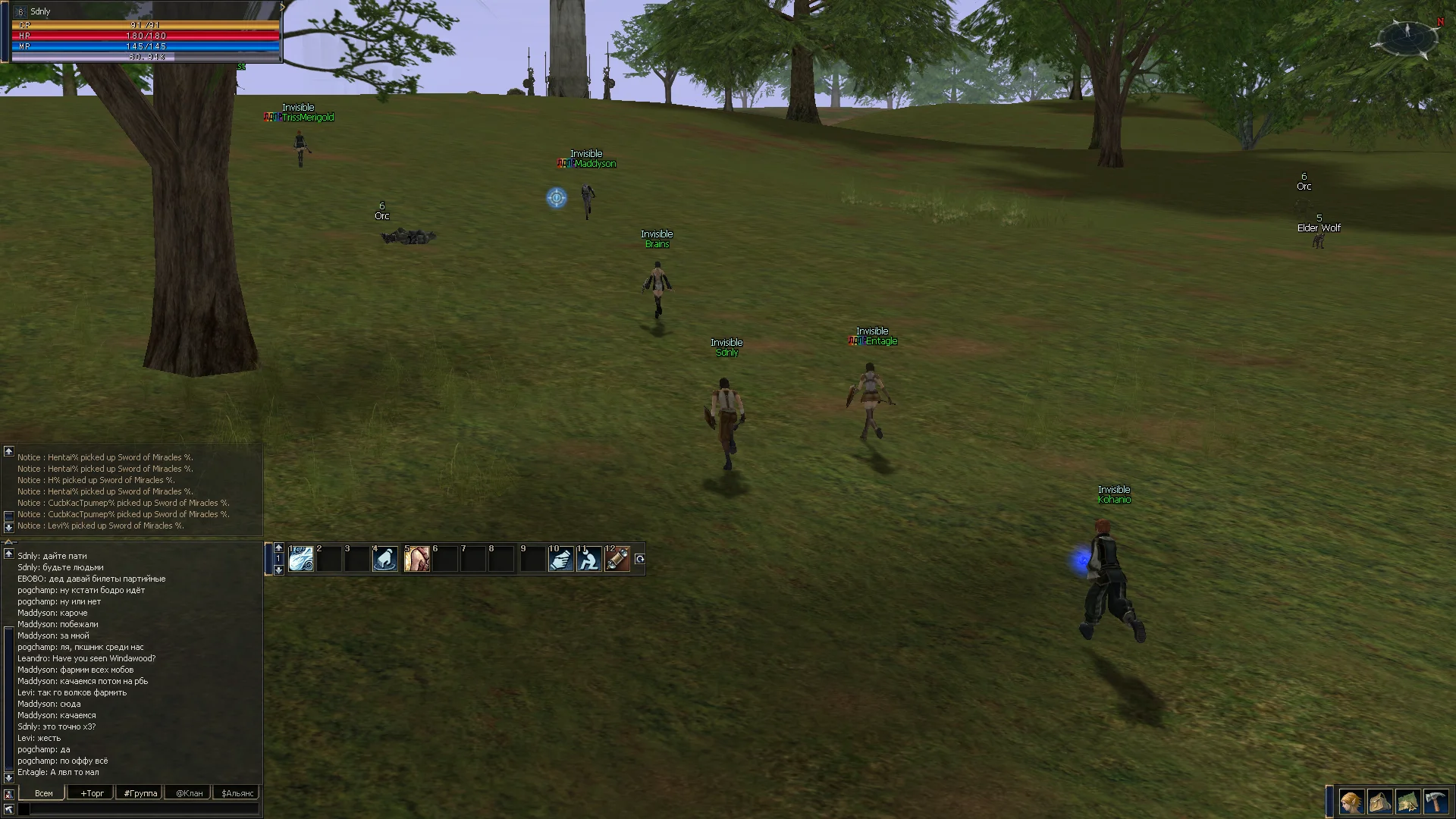Use the pointing hand action in slot 10
Viewport: 1456px width, 819px height.
pyautogui.click(x=561, y=559)
